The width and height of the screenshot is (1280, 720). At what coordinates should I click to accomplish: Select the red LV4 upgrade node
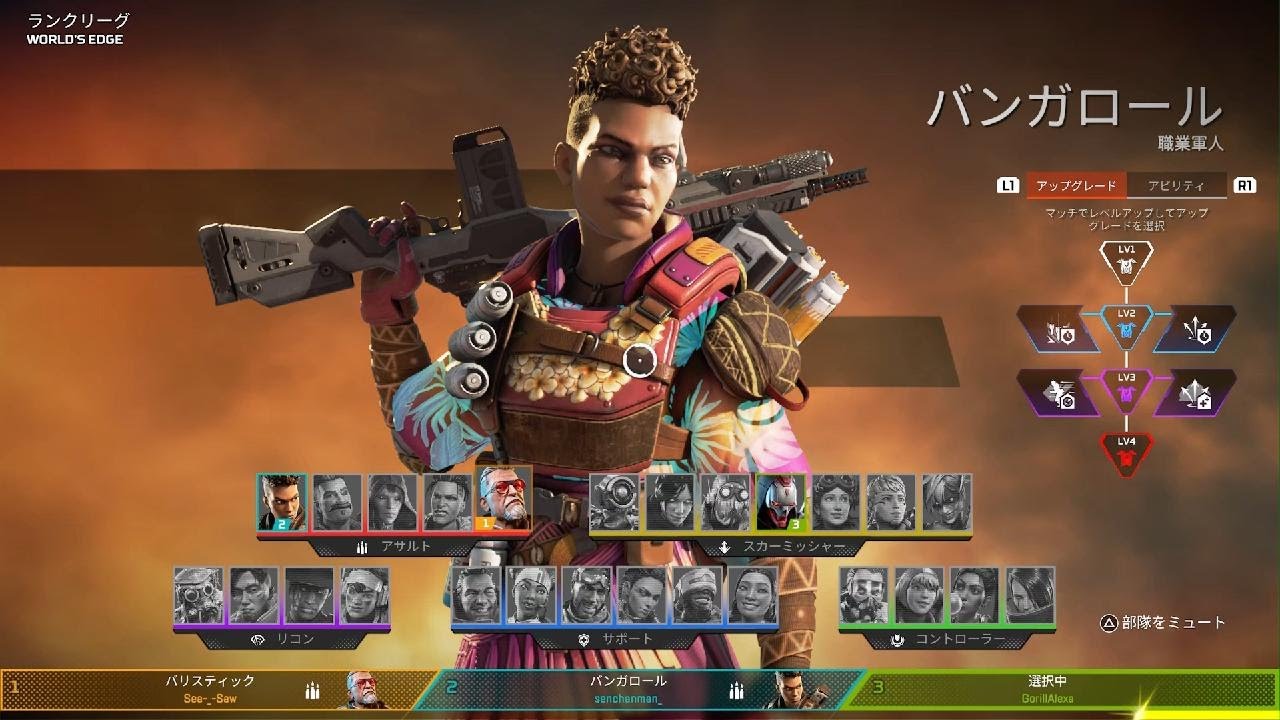1126,454
